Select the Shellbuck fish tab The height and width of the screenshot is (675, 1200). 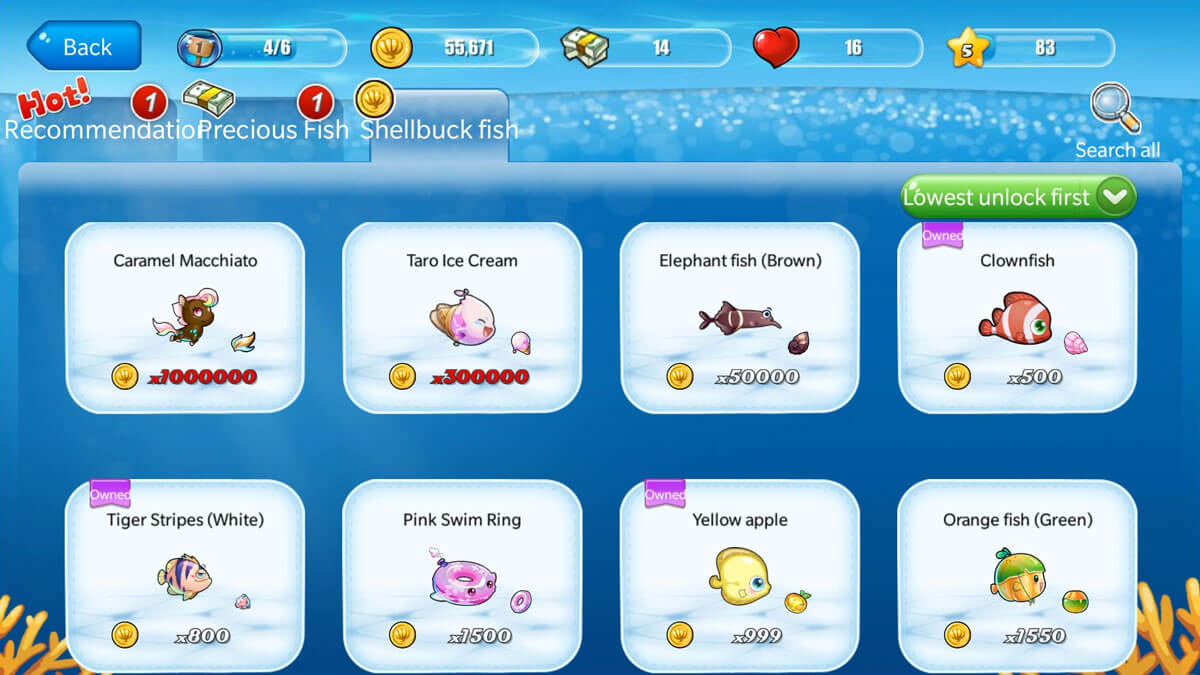coord(439,129)
